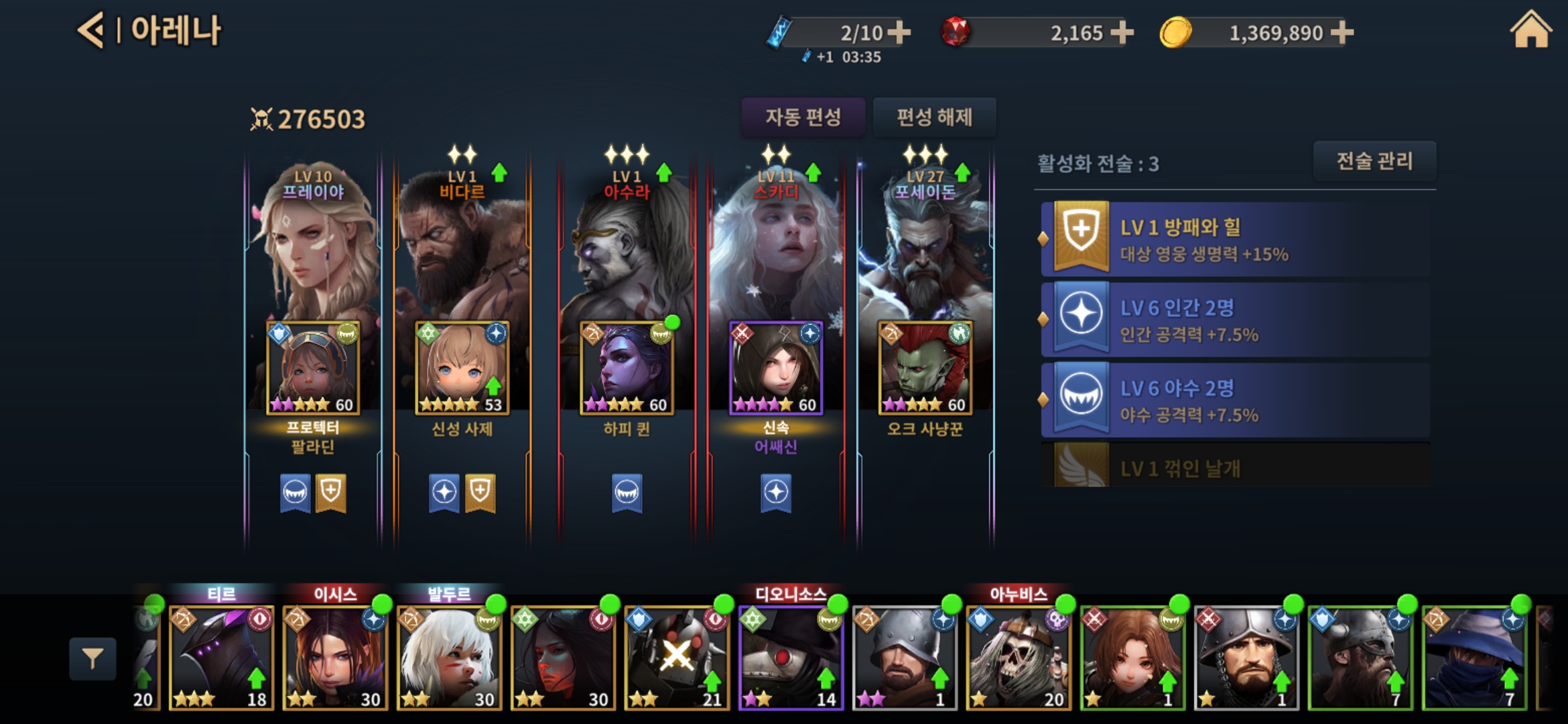Choose the 프로텍터 팔라딘 hero slot
1568x724 pixels.
313,368
